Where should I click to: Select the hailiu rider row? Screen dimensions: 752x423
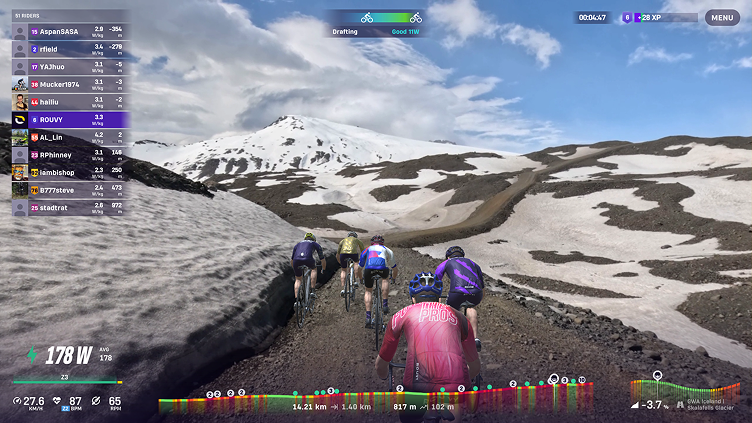(69, 102)
